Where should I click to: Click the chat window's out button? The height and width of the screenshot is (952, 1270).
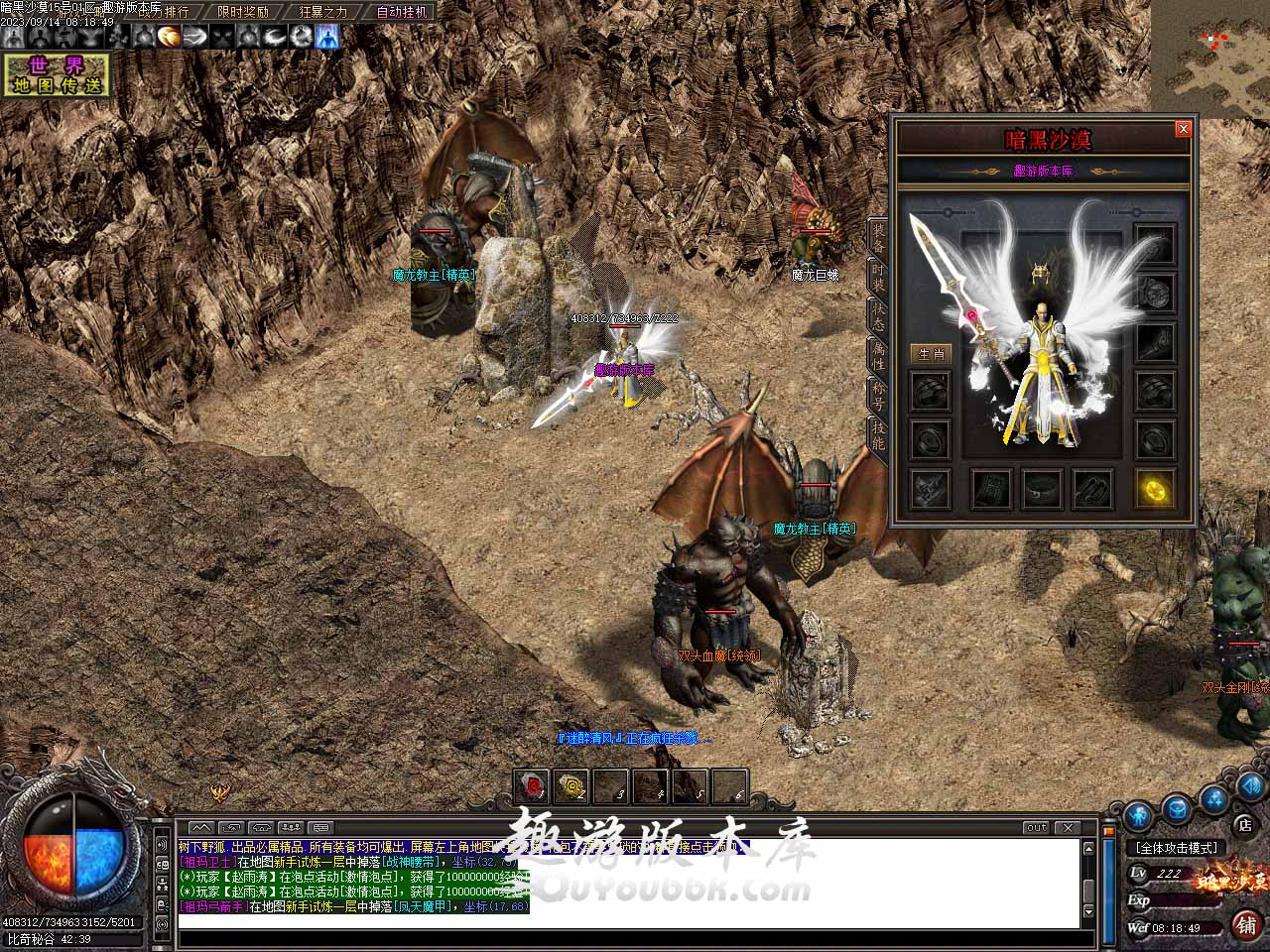[1037, 827]
